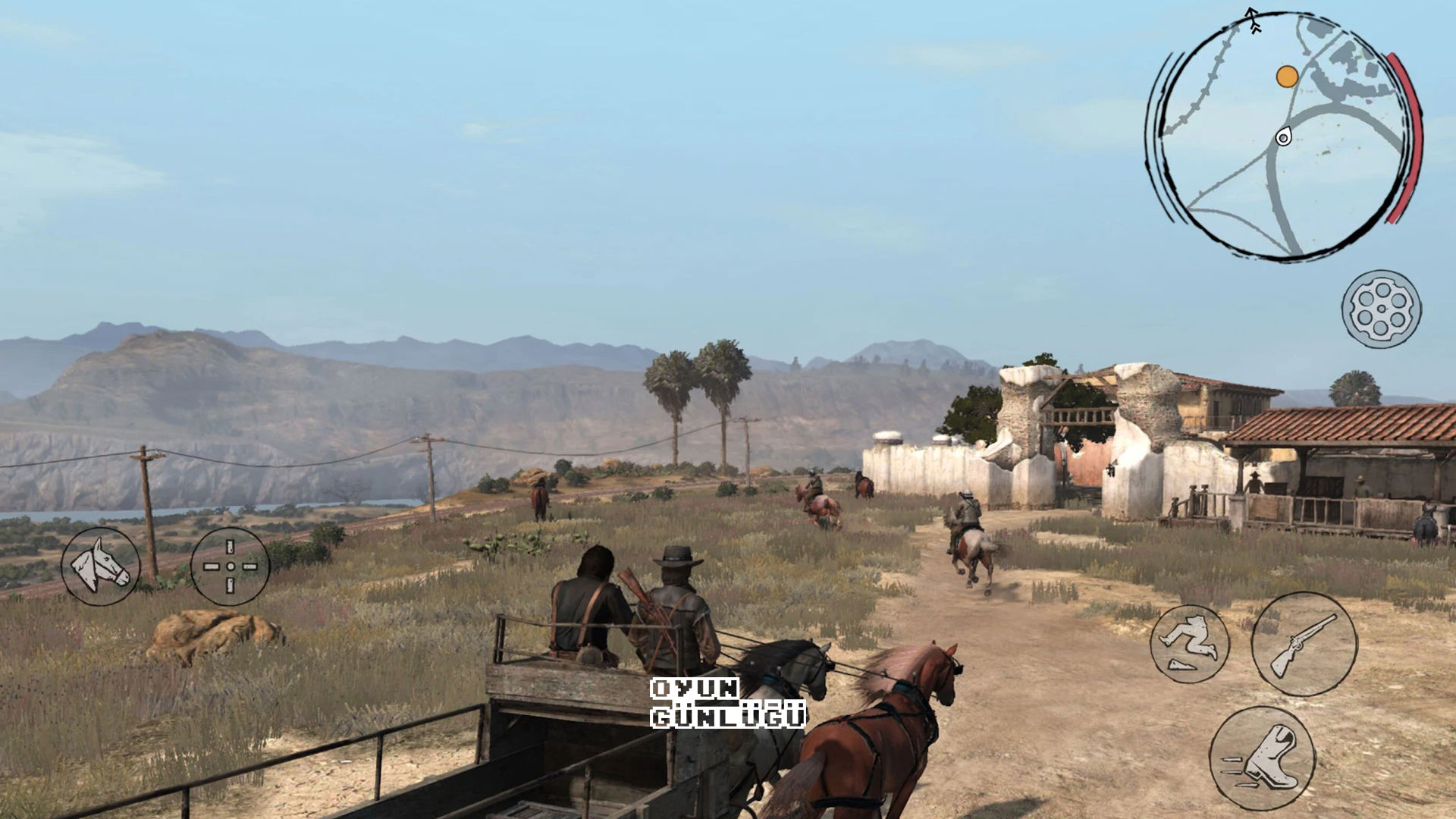Screen dimensions: 1456x819
Task: Tap the white player marker on the minimap
Action: coord(1285,137)
